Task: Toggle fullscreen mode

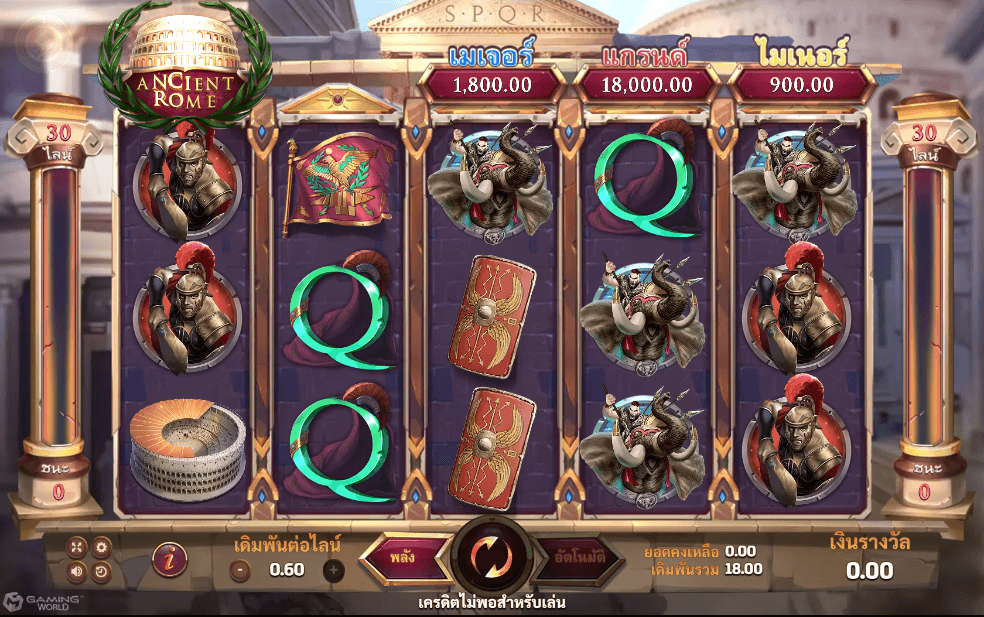Action: pos(77,546)
